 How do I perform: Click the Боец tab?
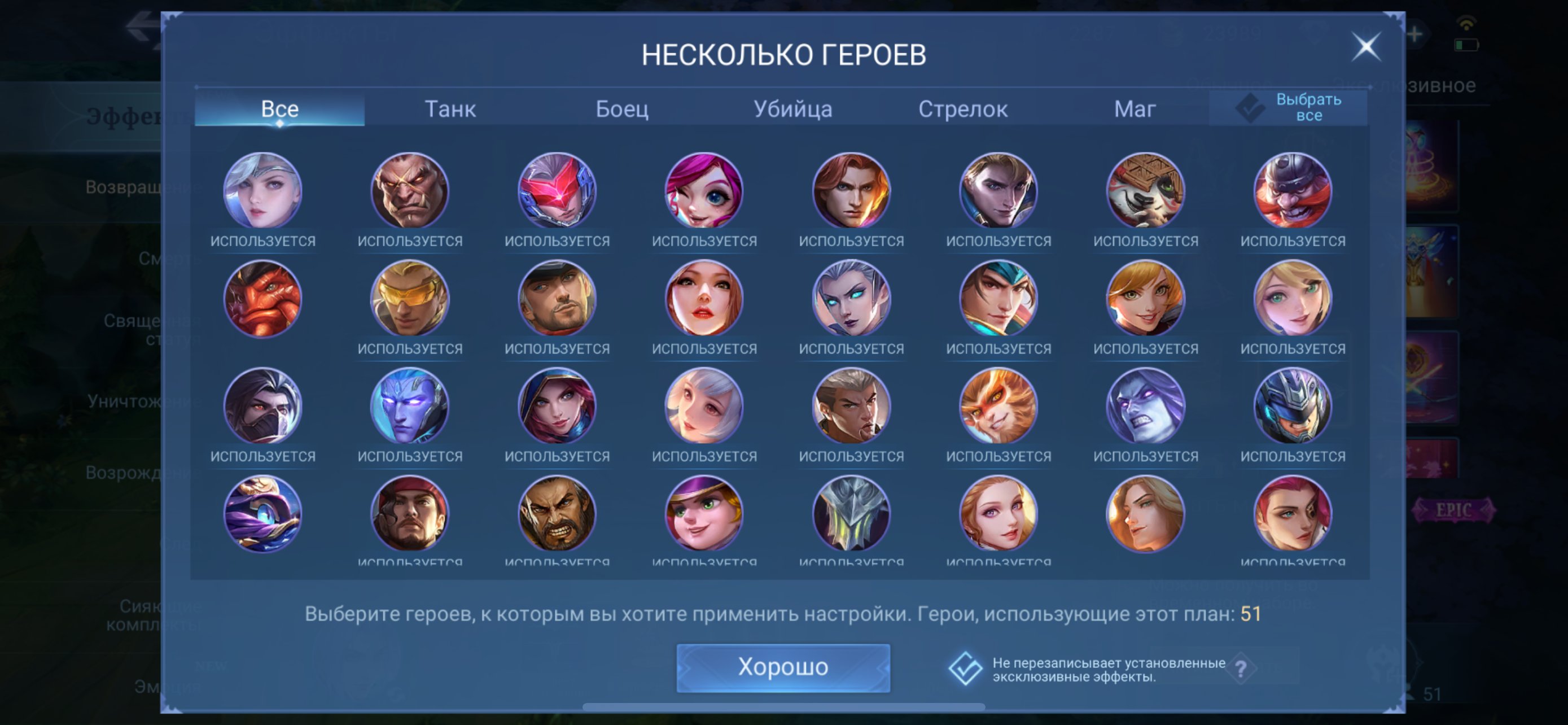pyautogui.click(x=623, y=110)
